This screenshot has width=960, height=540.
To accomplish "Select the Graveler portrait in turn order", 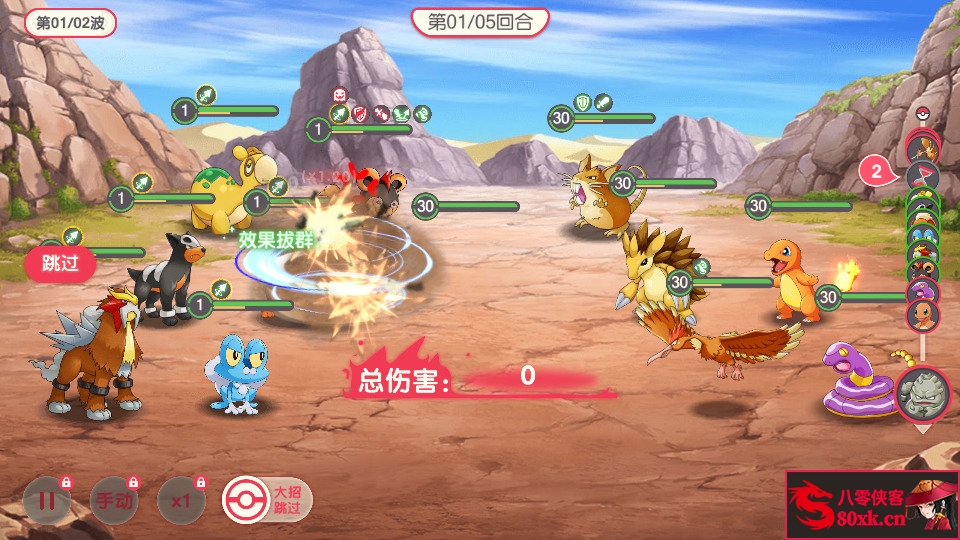I will (922, 393).
